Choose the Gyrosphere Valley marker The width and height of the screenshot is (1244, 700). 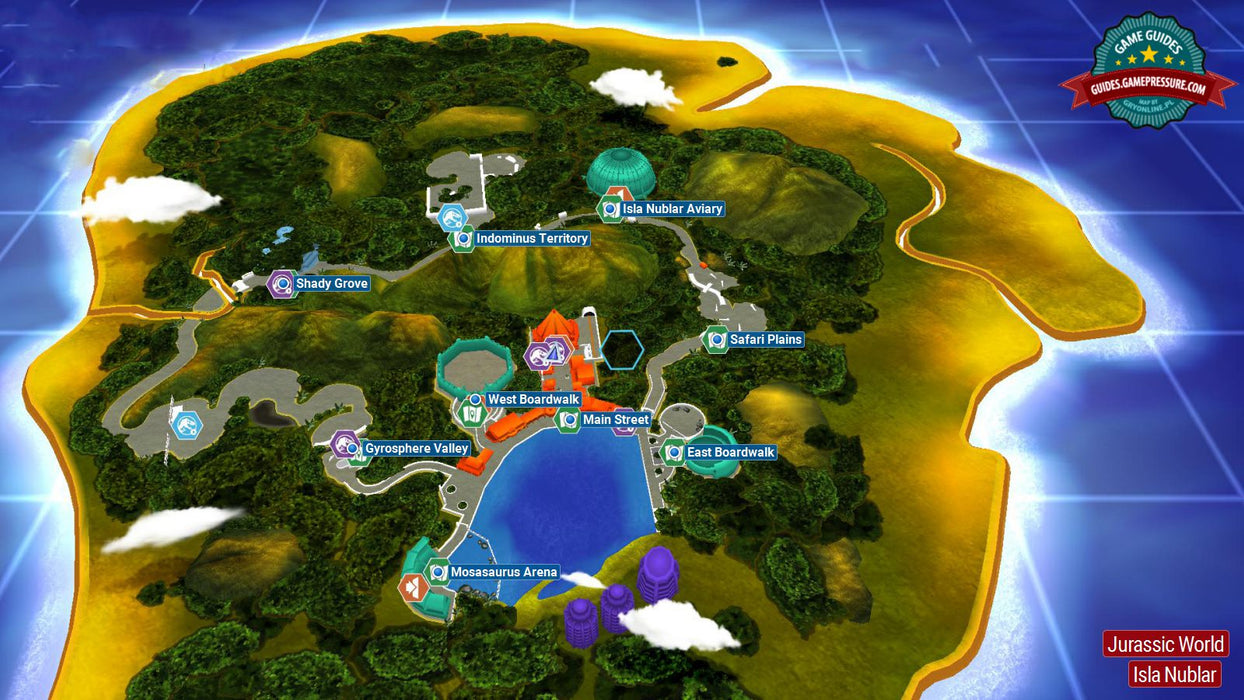tap(346, 447)
